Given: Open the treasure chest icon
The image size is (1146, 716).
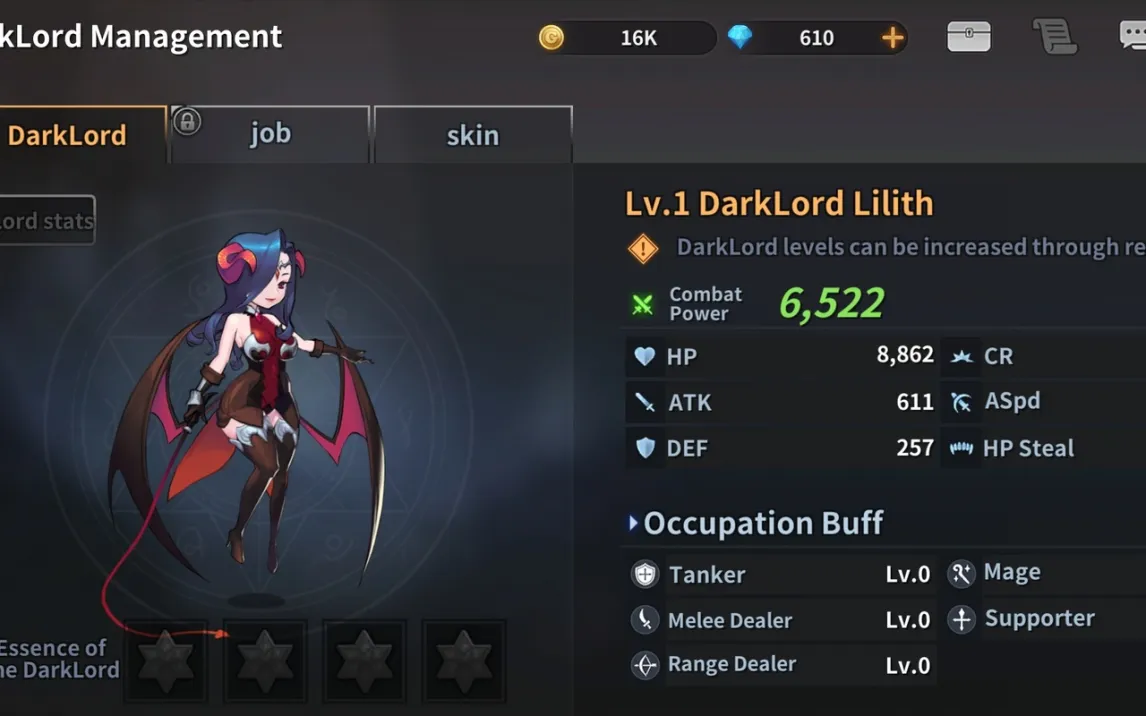Looking at the screenshot, I should click(x=968, y=37).
